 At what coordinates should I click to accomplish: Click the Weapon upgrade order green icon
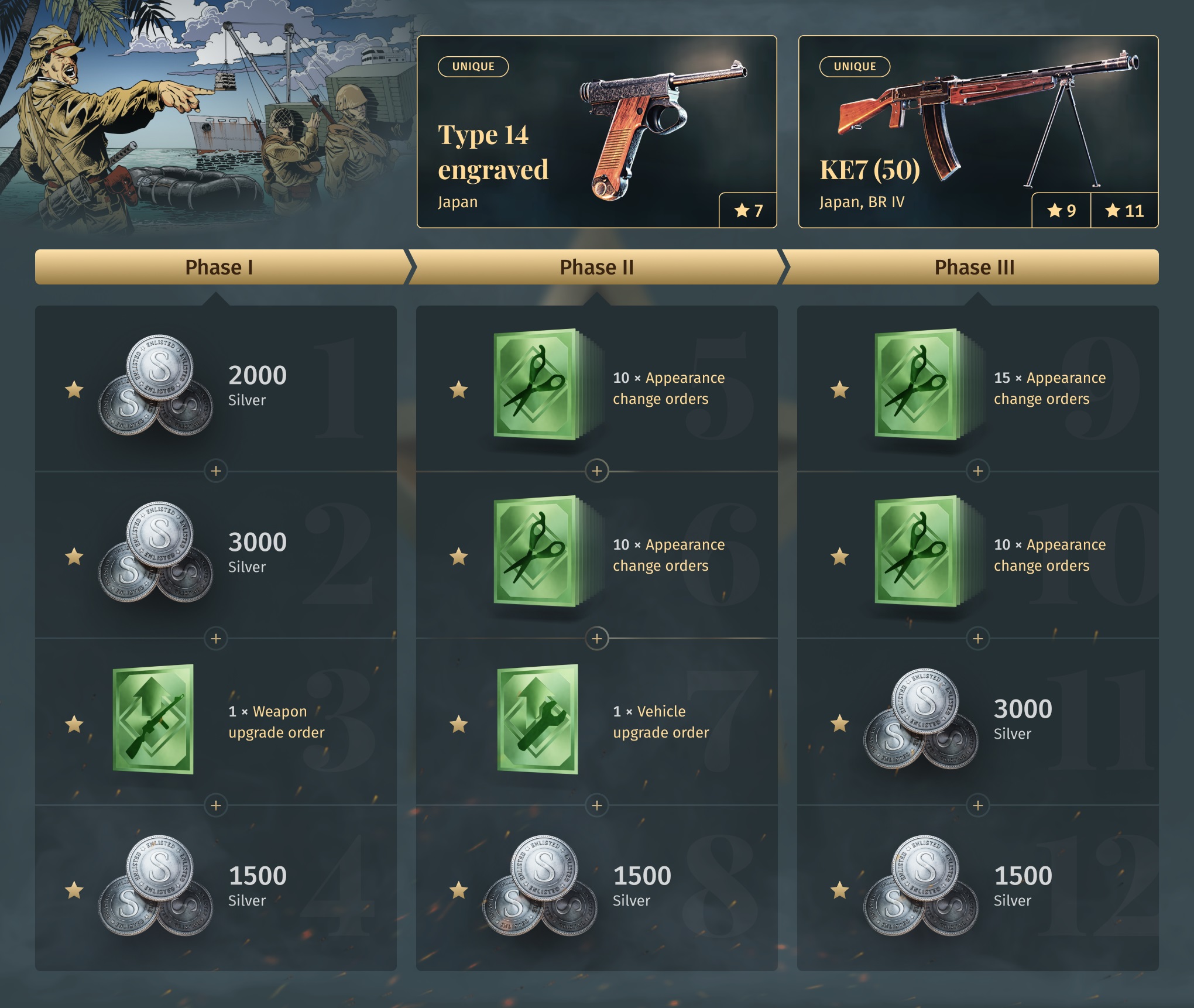(x=153, y=719)
